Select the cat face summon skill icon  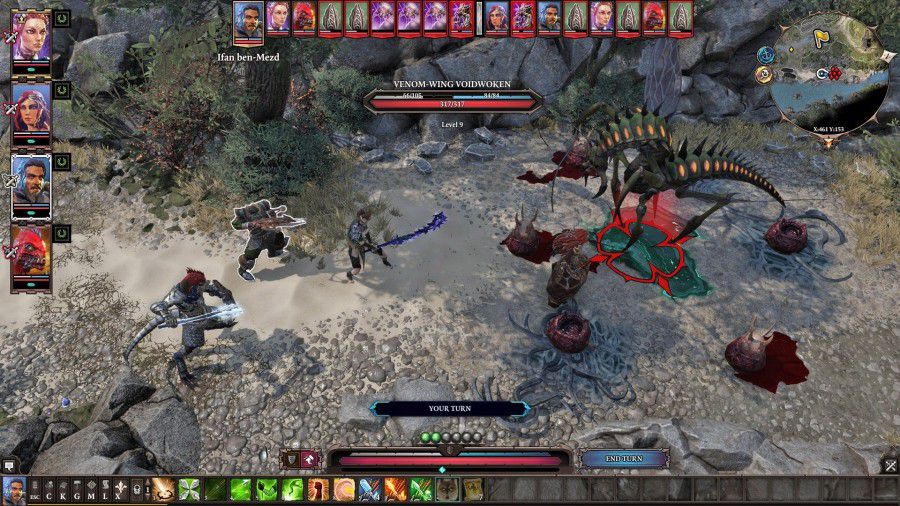(x=447, y=490)
